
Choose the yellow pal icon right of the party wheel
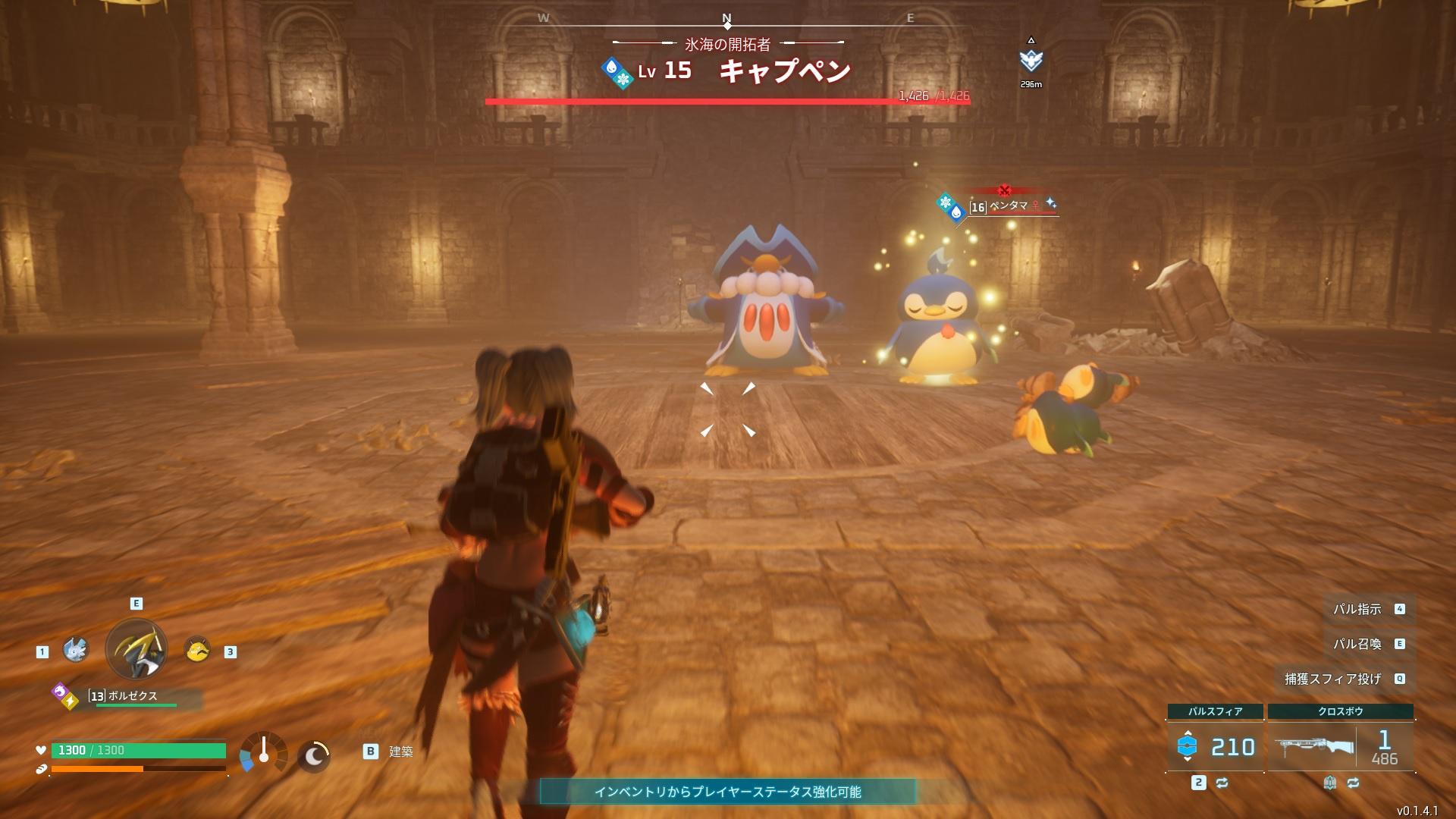pos(197,649)
